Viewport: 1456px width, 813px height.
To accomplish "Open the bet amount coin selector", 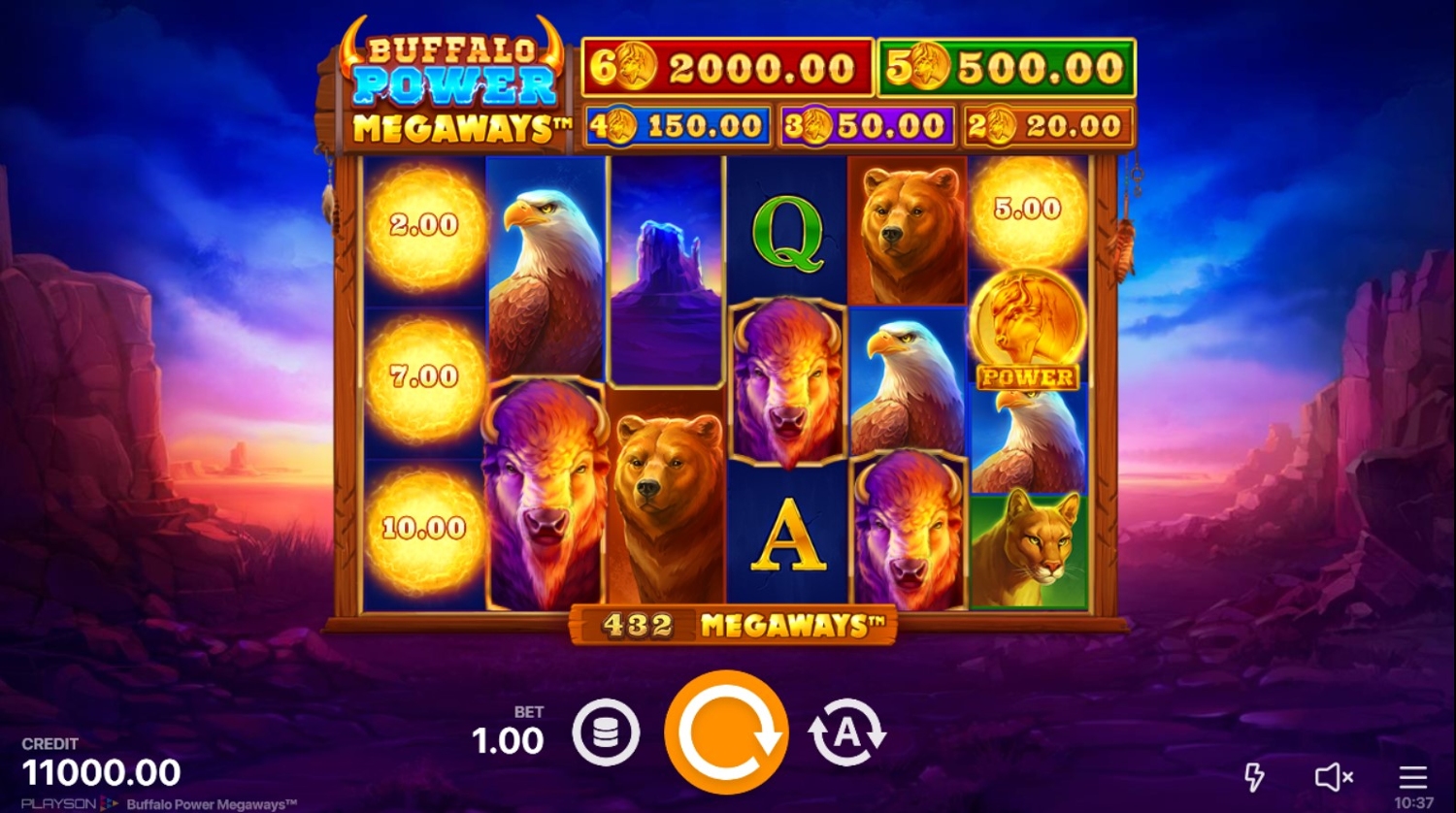I will tap(606, 733).
